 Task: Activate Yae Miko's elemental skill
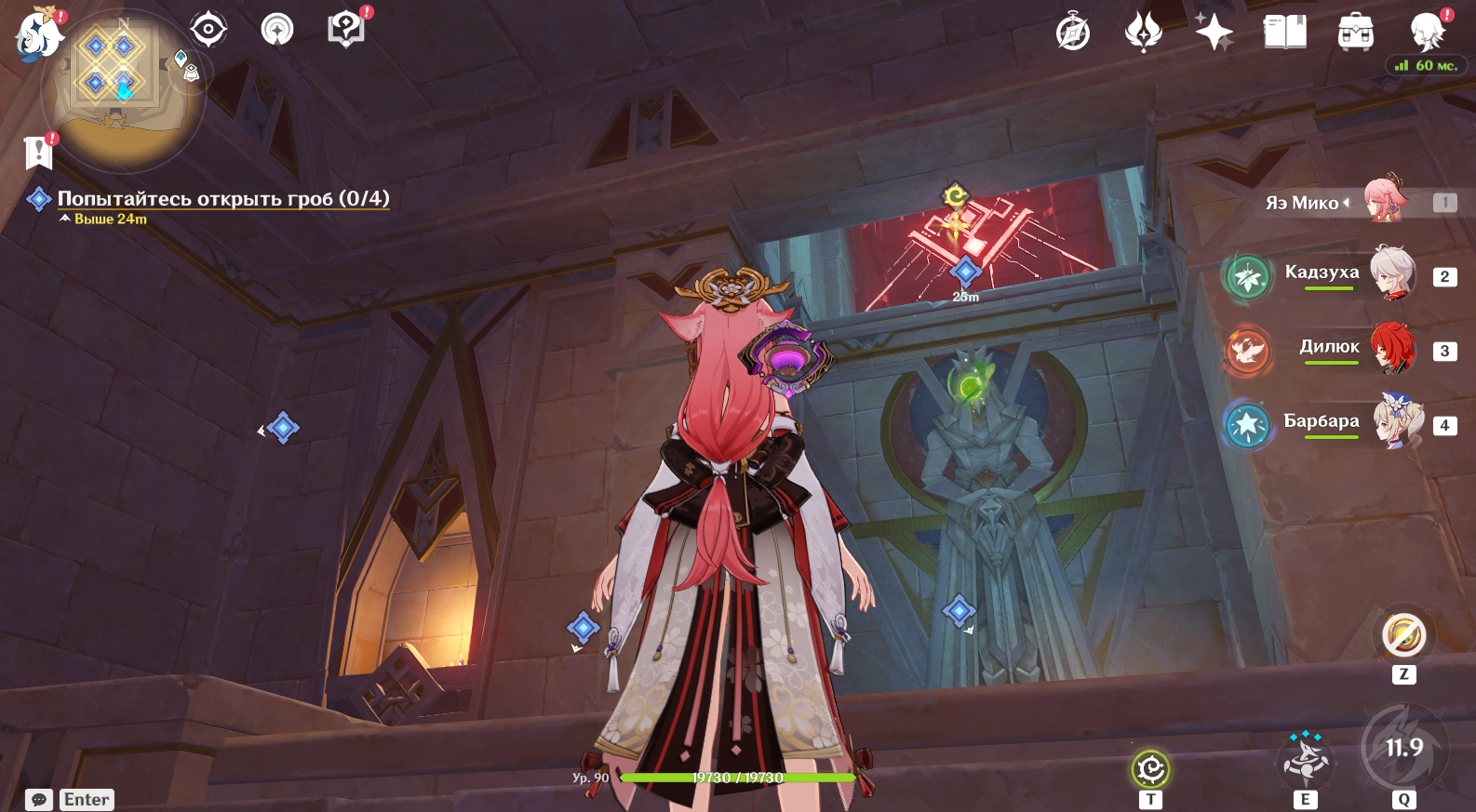coord(1305,760)
